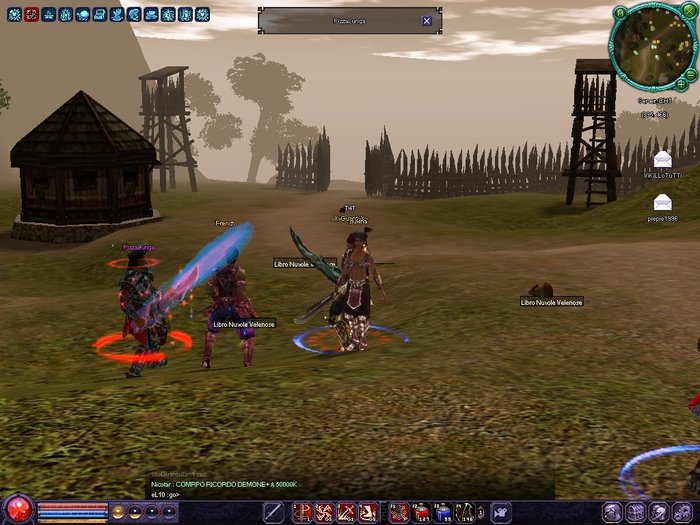Click the red buff icon in status row
The image size is (700, 525).
[x=31, y=15]
